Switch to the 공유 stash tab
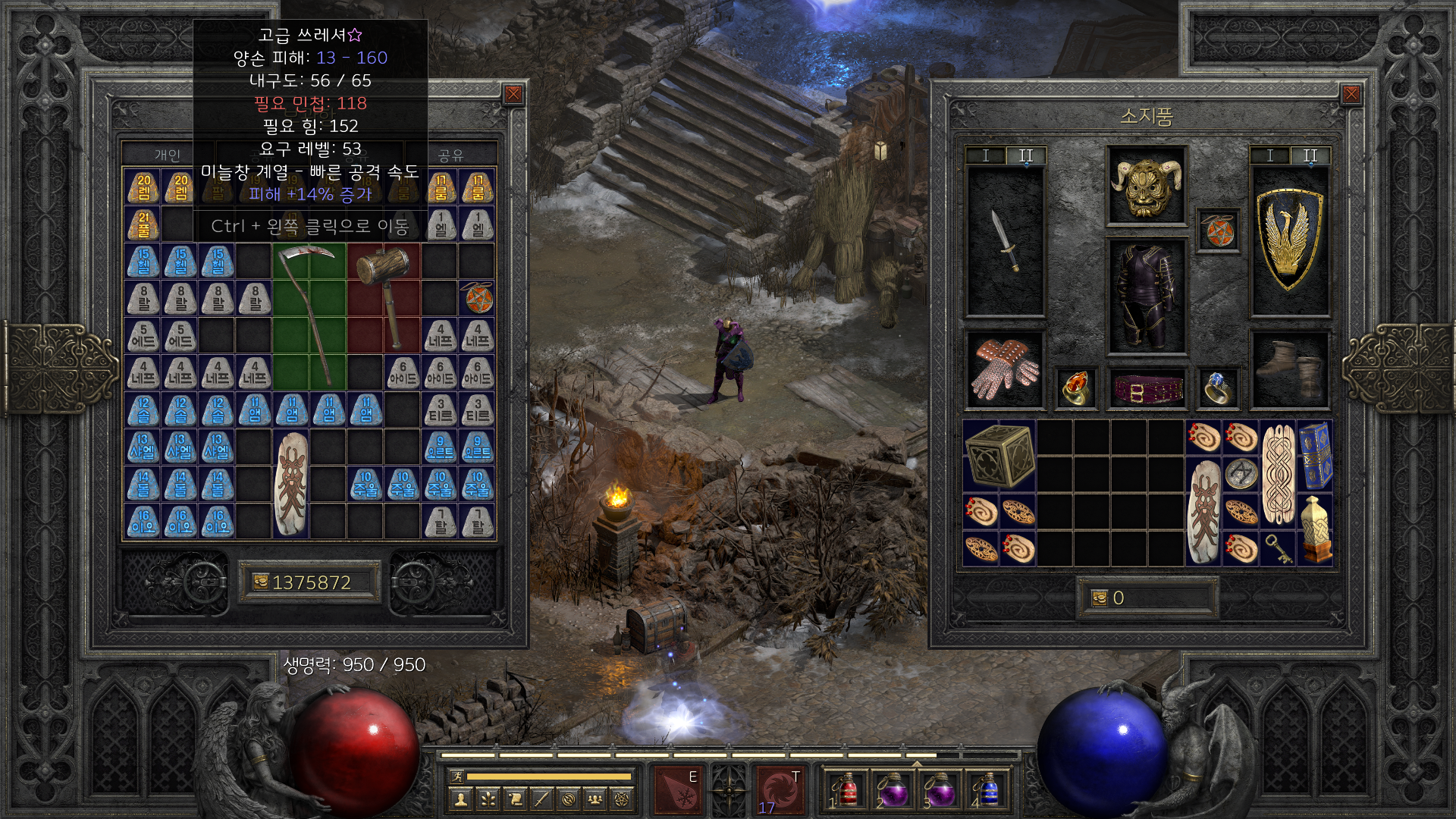The width and height of the screenshot is (1456, 819). pos(450,155)
